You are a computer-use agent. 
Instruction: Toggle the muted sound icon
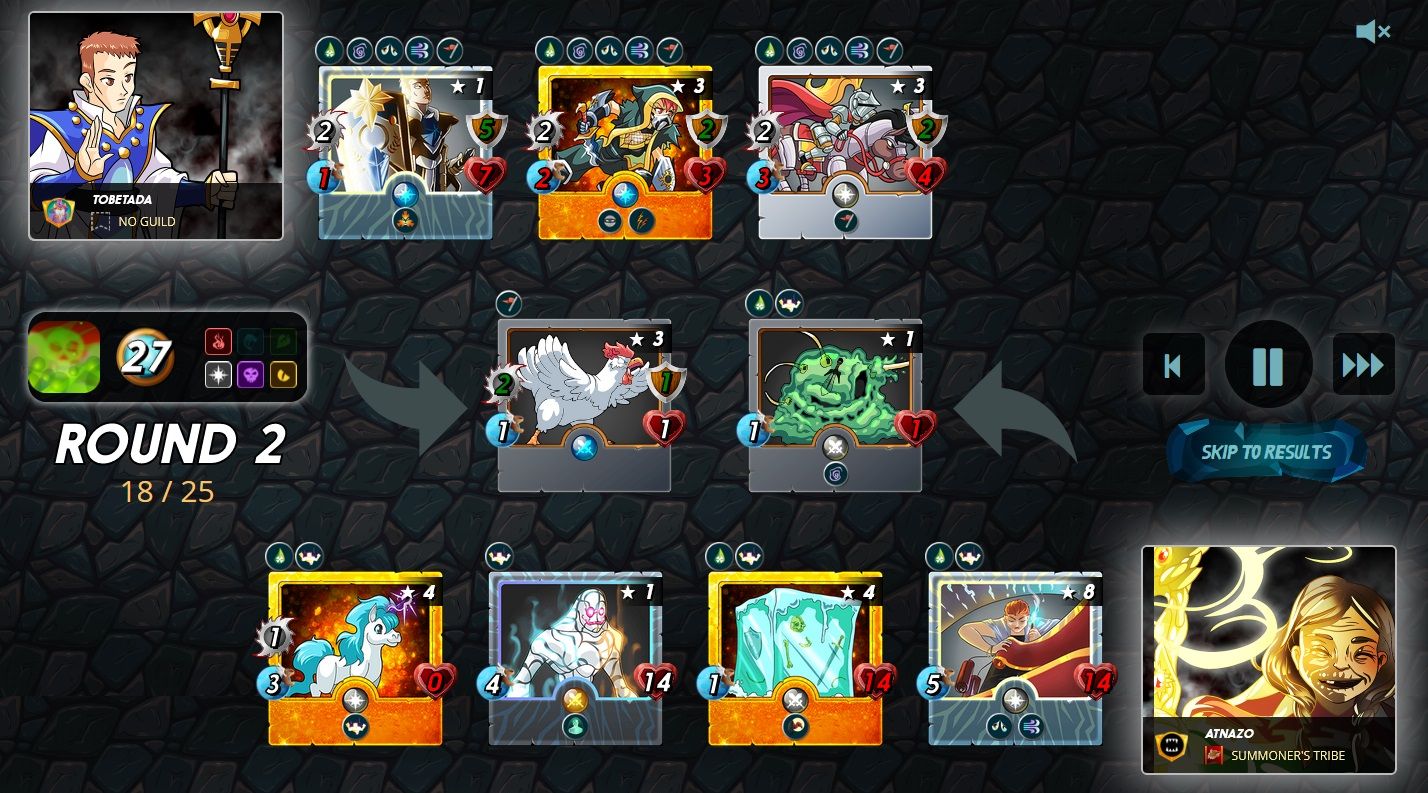coord(1372,32)
